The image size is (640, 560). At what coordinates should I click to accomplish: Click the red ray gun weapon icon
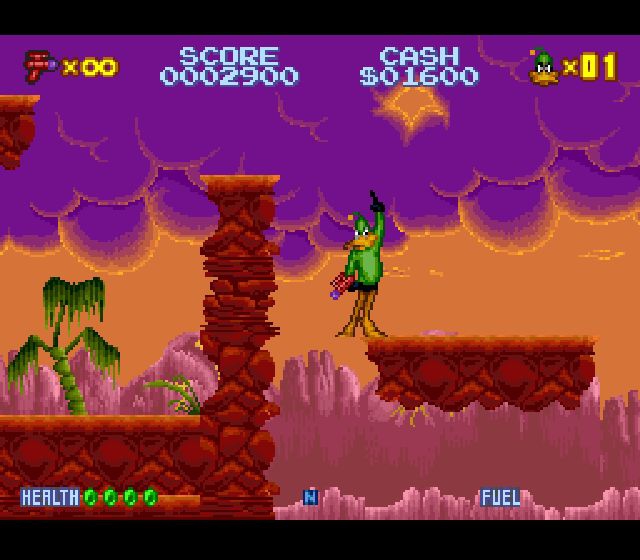click(x=41, y=66)
